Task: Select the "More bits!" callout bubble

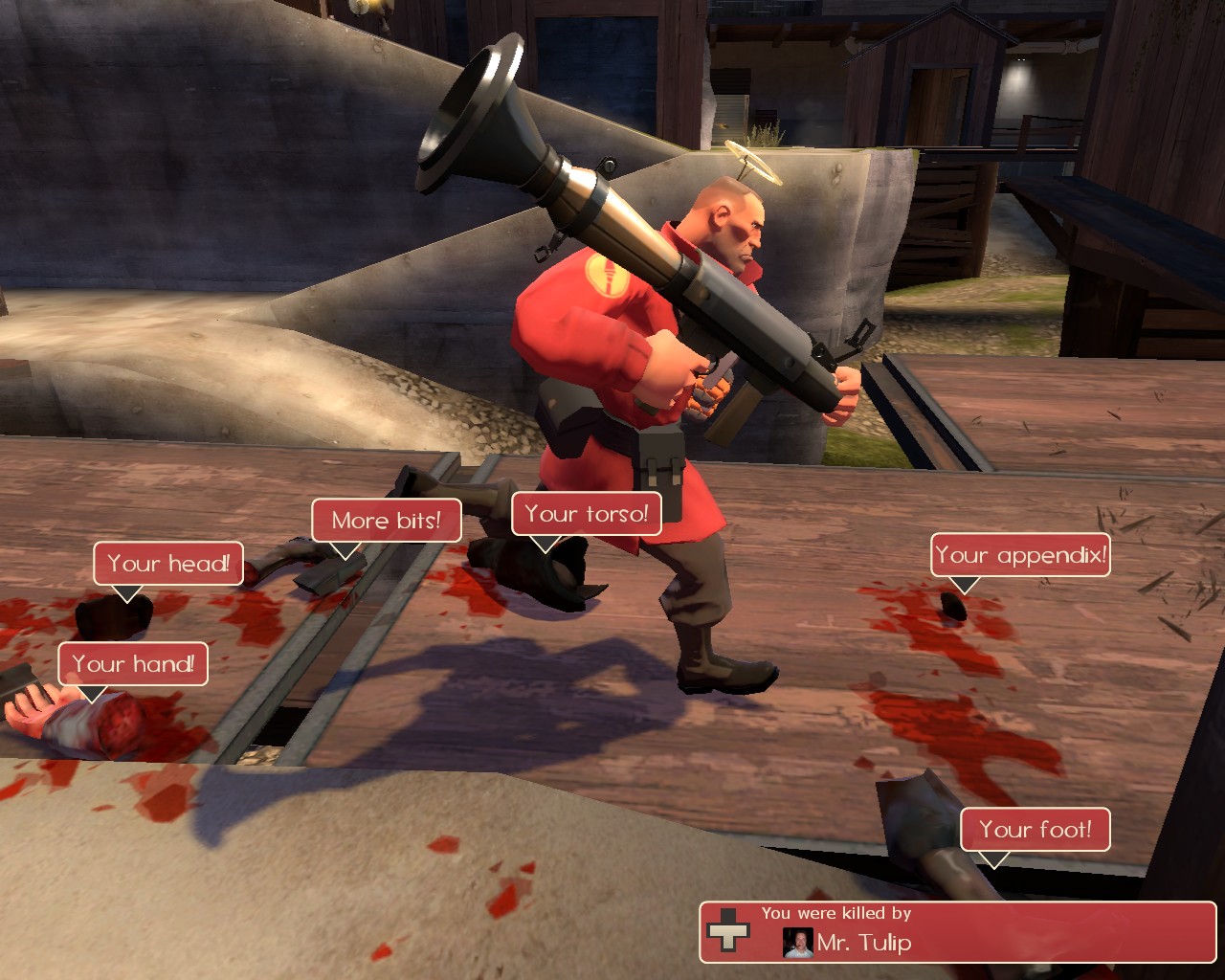Action: point(386,521)
